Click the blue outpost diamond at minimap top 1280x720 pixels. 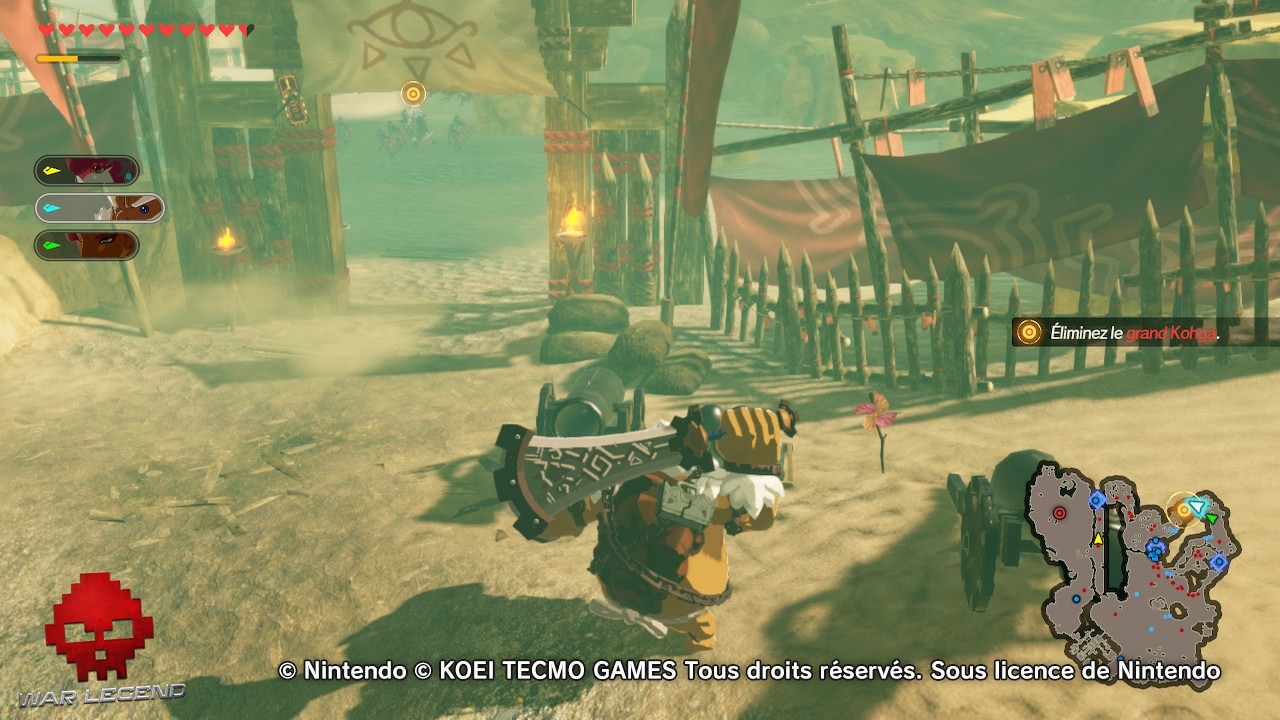1095,500
